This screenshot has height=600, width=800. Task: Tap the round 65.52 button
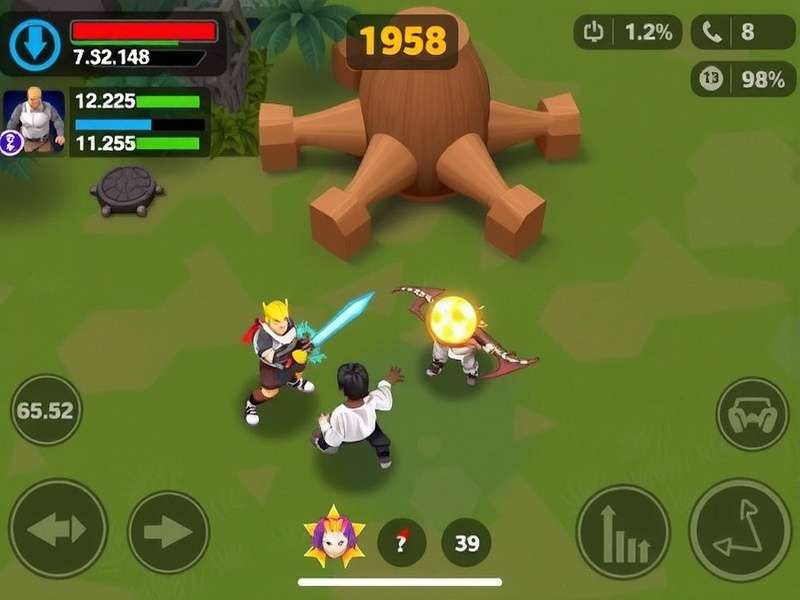[46, 410]
